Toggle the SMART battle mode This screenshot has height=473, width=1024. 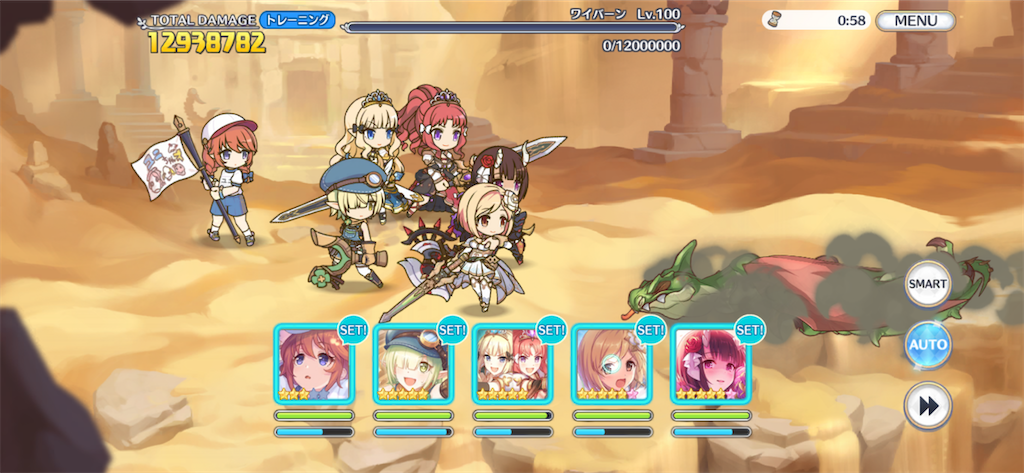927,285
